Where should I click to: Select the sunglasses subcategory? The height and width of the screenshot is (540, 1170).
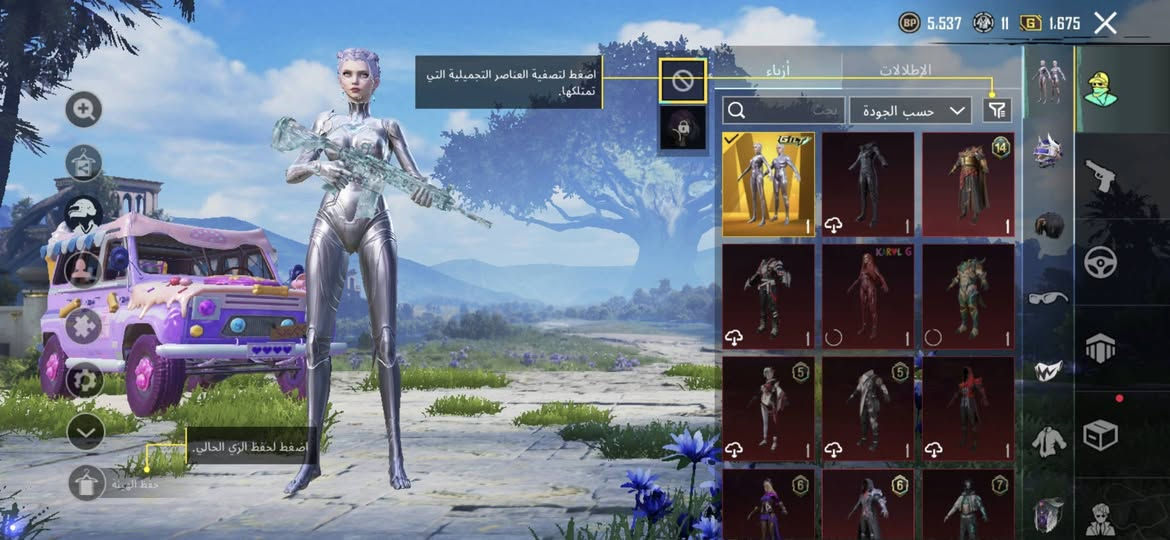point(1047,297)
